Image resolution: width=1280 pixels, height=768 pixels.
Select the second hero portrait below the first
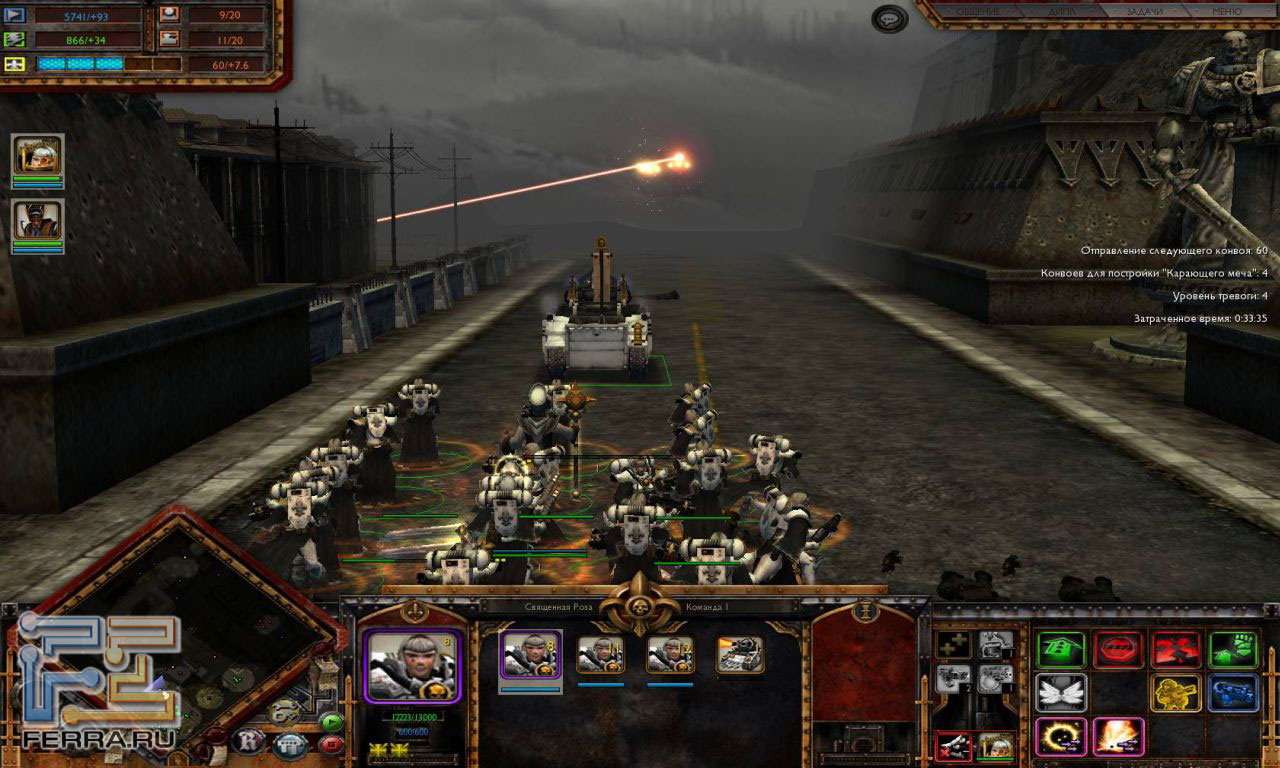click(38, 221)
